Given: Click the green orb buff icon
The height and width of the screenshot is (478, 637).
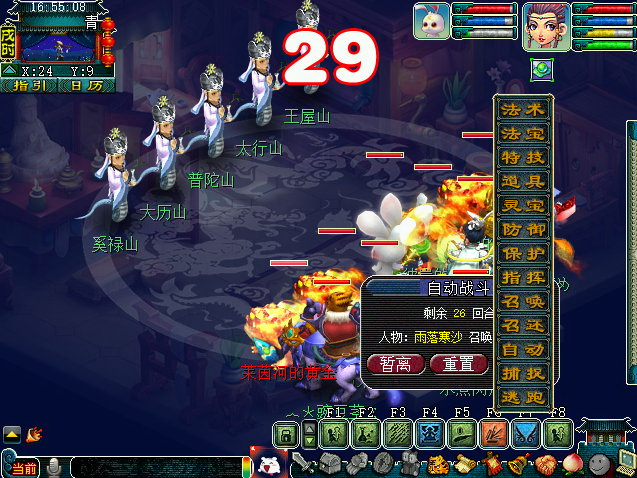Looking at the screenshot, I should point(540,69).
